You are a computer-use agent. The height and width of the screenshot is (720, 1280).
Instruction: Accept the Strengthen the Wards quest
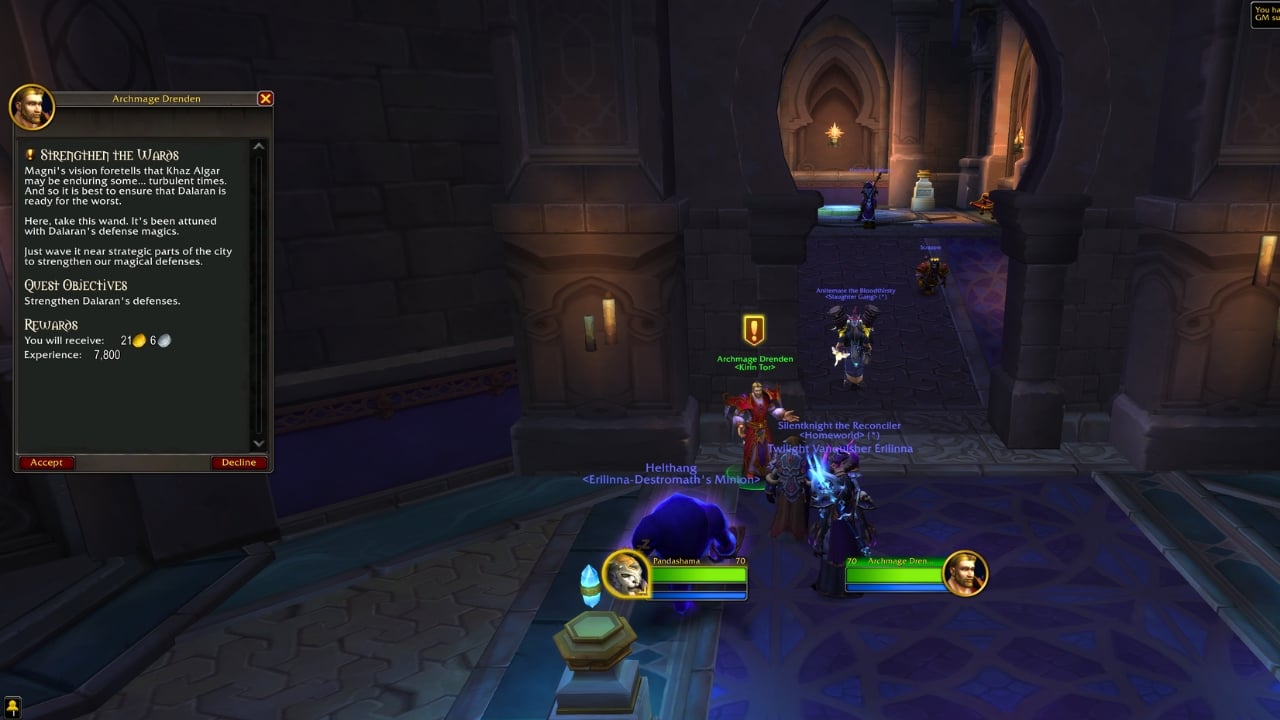tap(46, 462)
